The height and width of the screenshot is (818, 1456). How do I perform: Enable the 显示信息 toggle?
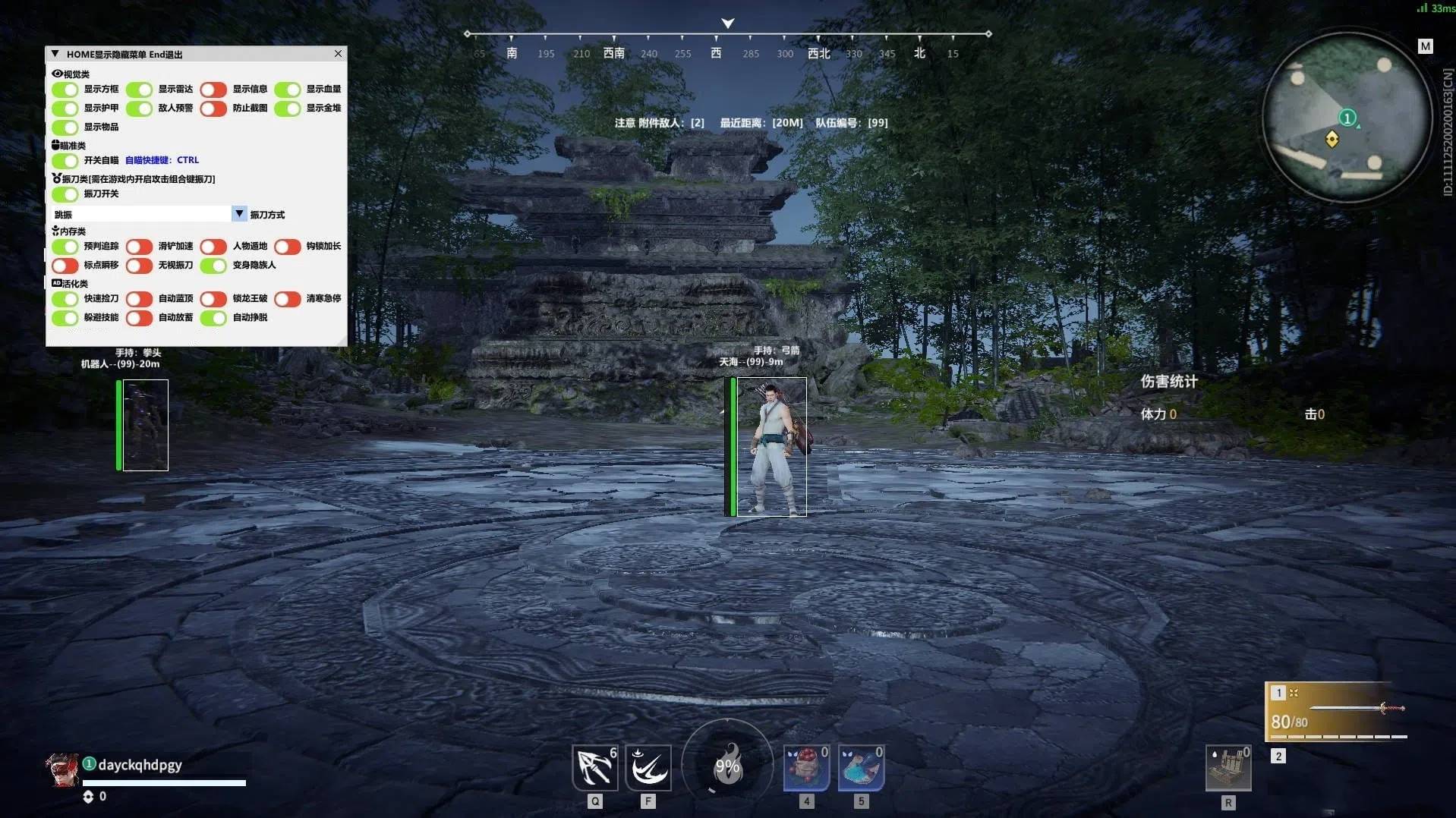coord(213,89)
